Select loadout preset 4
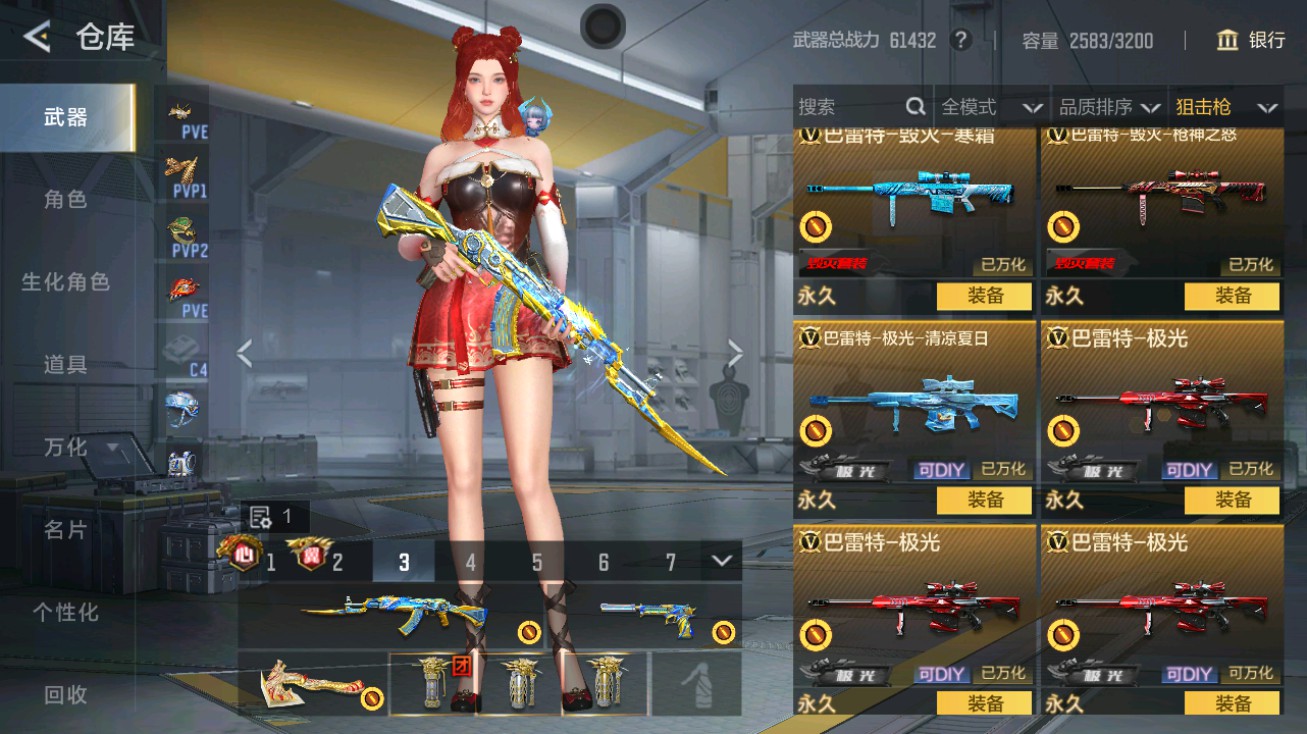 pyautogui.click(x=470, y=563)
